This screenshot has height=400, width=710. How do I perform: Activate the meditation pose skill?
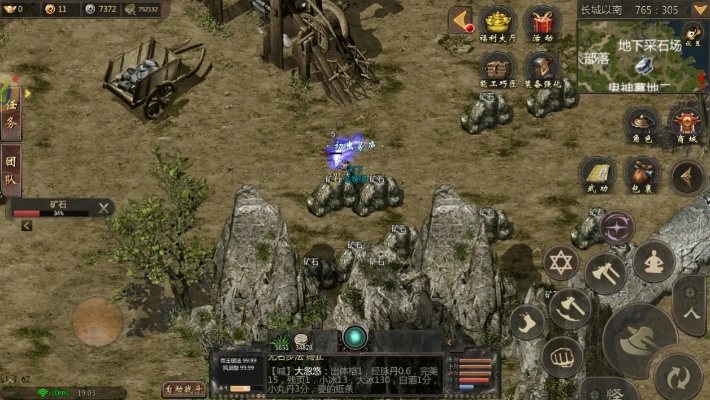pos(656,262)
